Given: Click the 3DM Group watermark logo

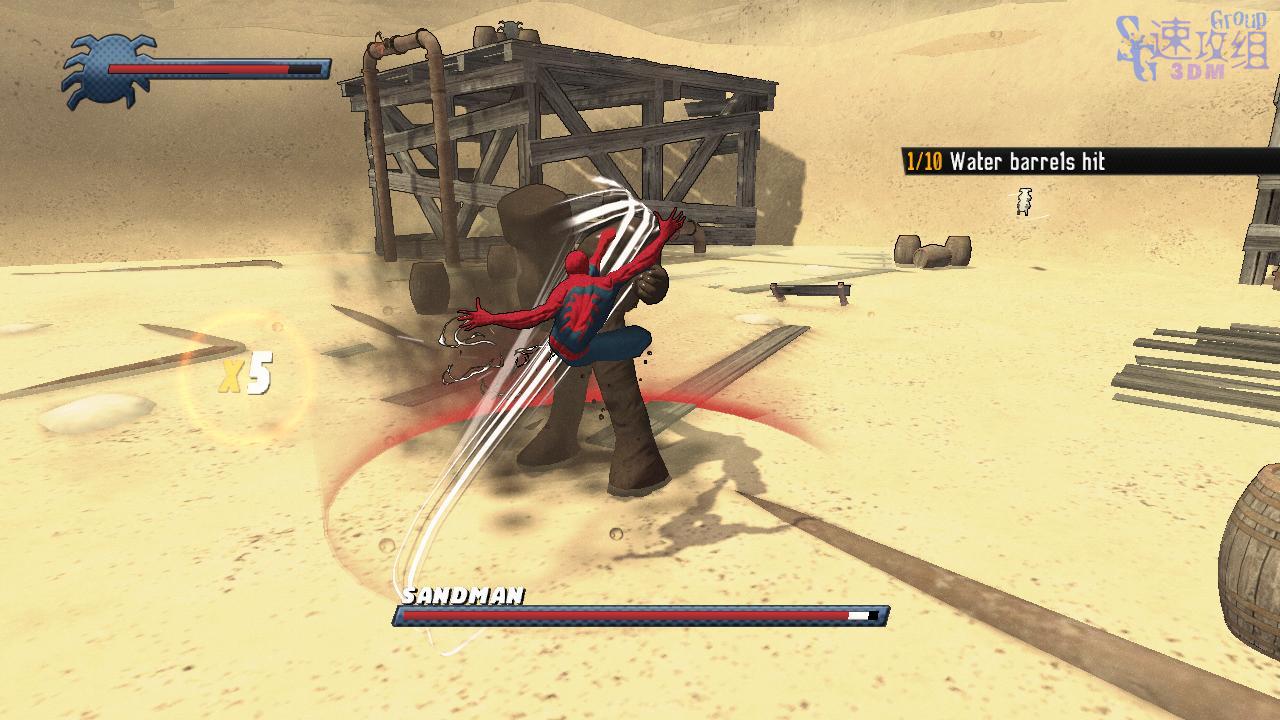Looking at the screenshot, I should (x=1191, y=48).
